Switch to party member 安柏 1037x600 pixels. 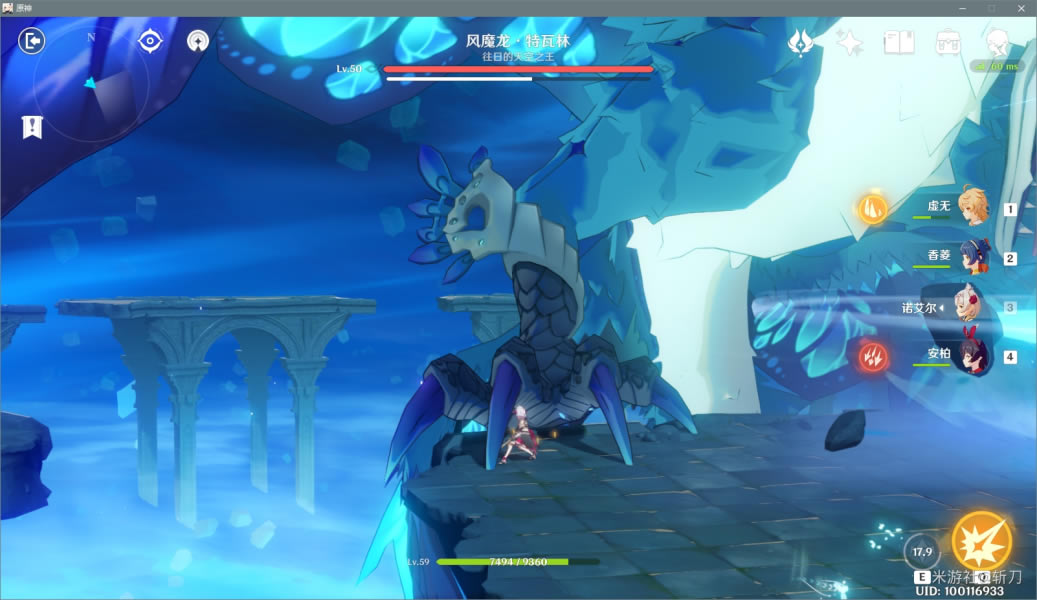click(x=971, y=355)
